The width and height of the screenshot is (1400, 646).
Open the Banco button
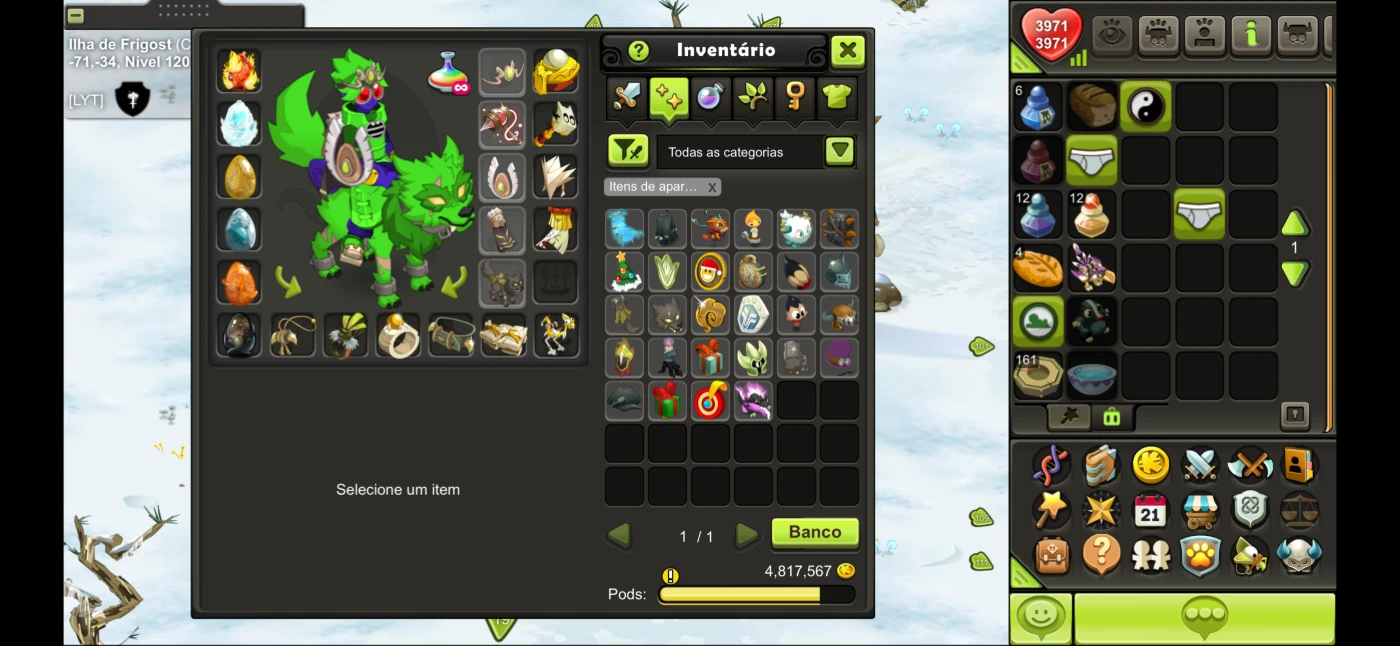click(x=815, y=533)
